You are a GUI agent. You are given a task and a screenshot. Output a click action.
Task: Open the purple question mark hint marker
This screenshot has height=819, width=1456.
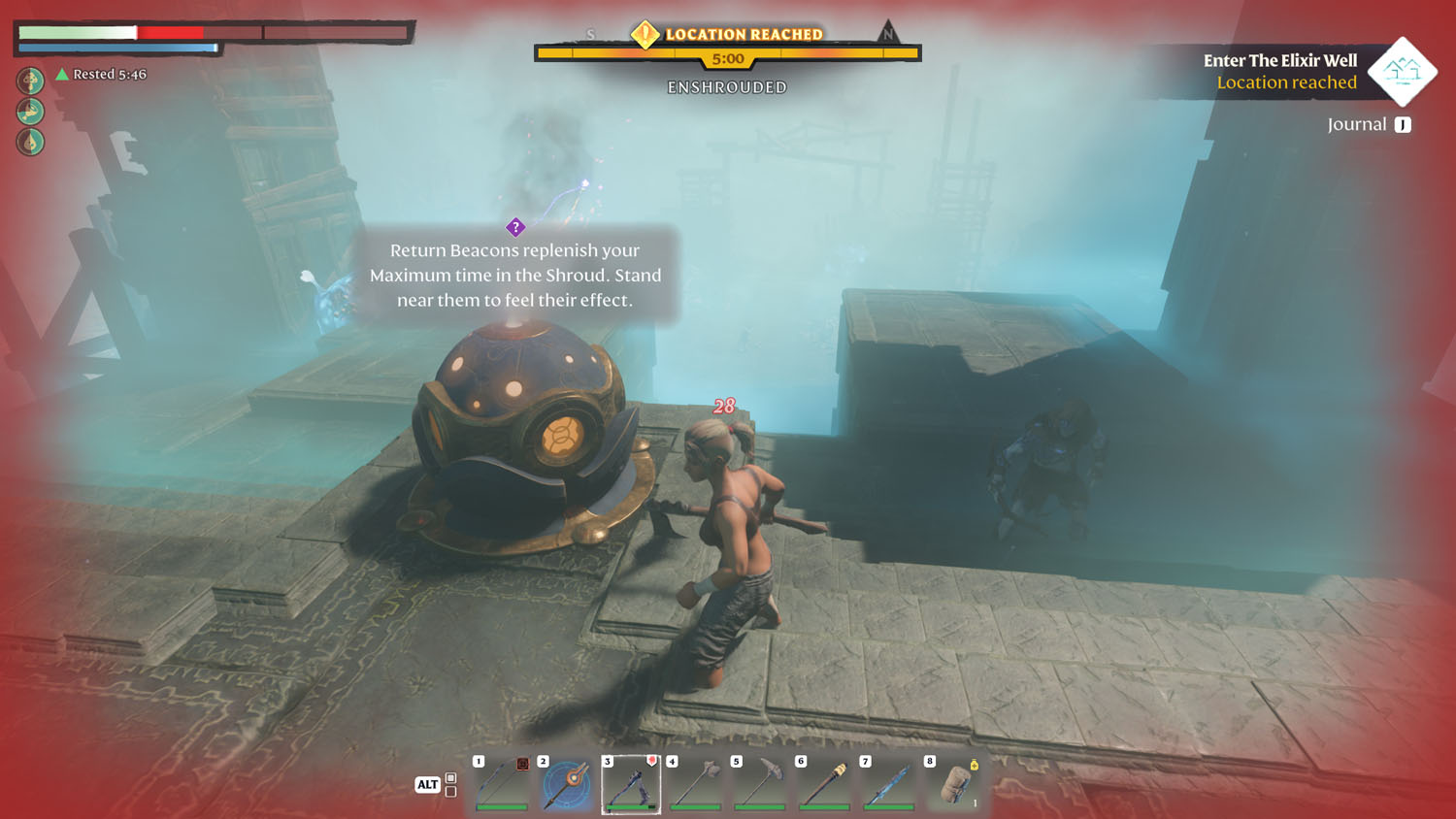515,227
